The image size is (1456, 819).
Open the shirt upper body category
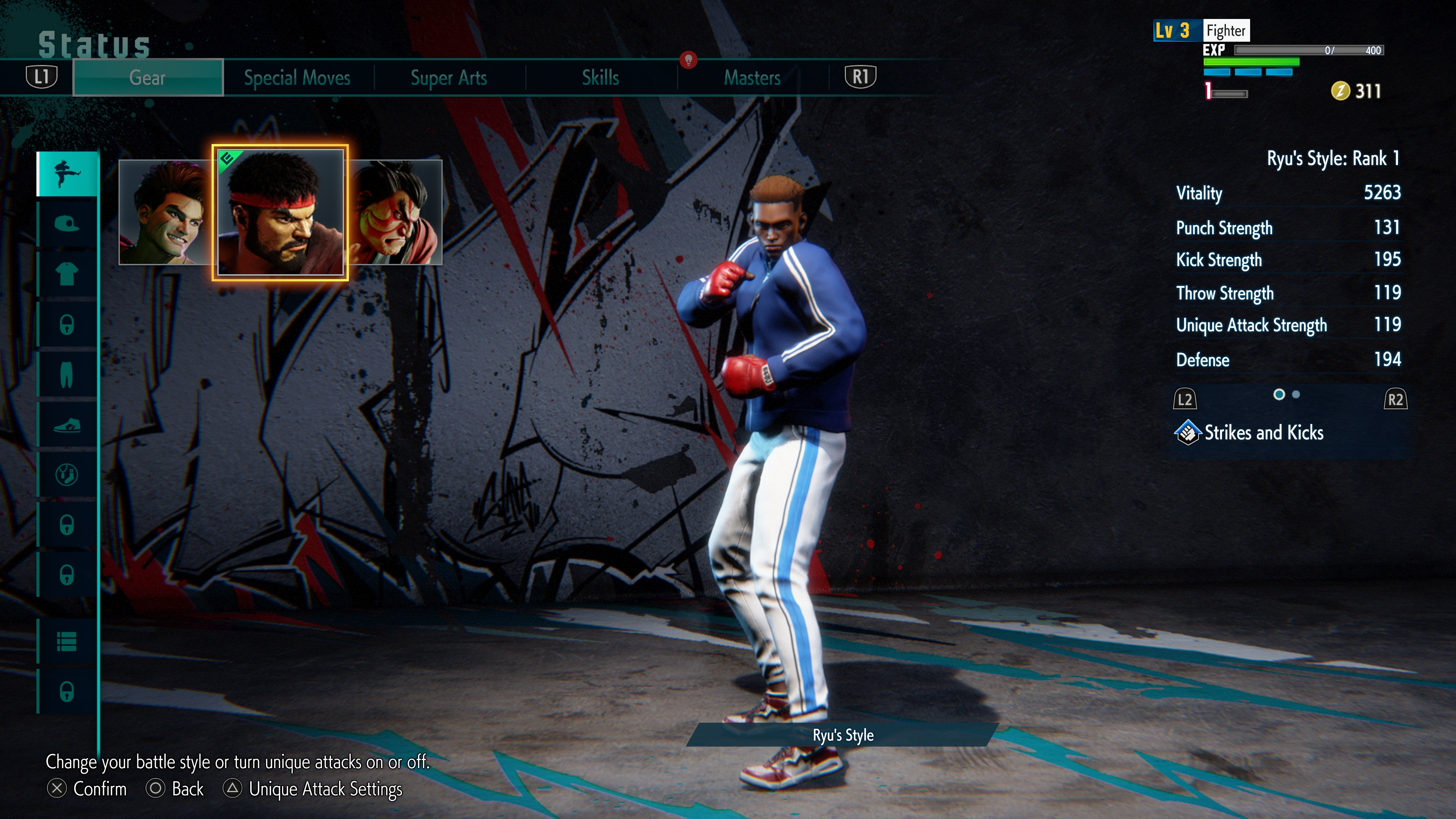pos(67,274)
